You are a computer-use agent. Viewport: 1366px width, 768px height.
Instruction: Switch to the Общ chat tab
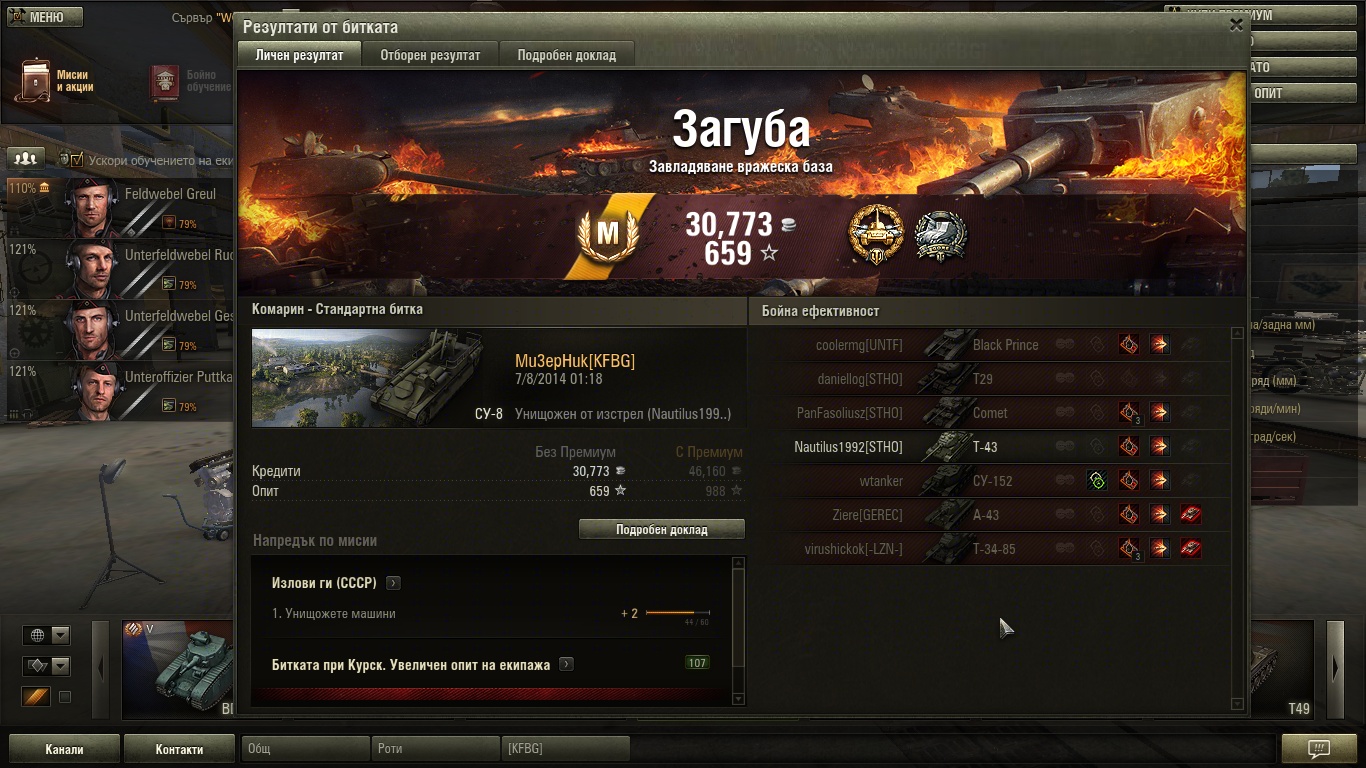coord(306,749)
